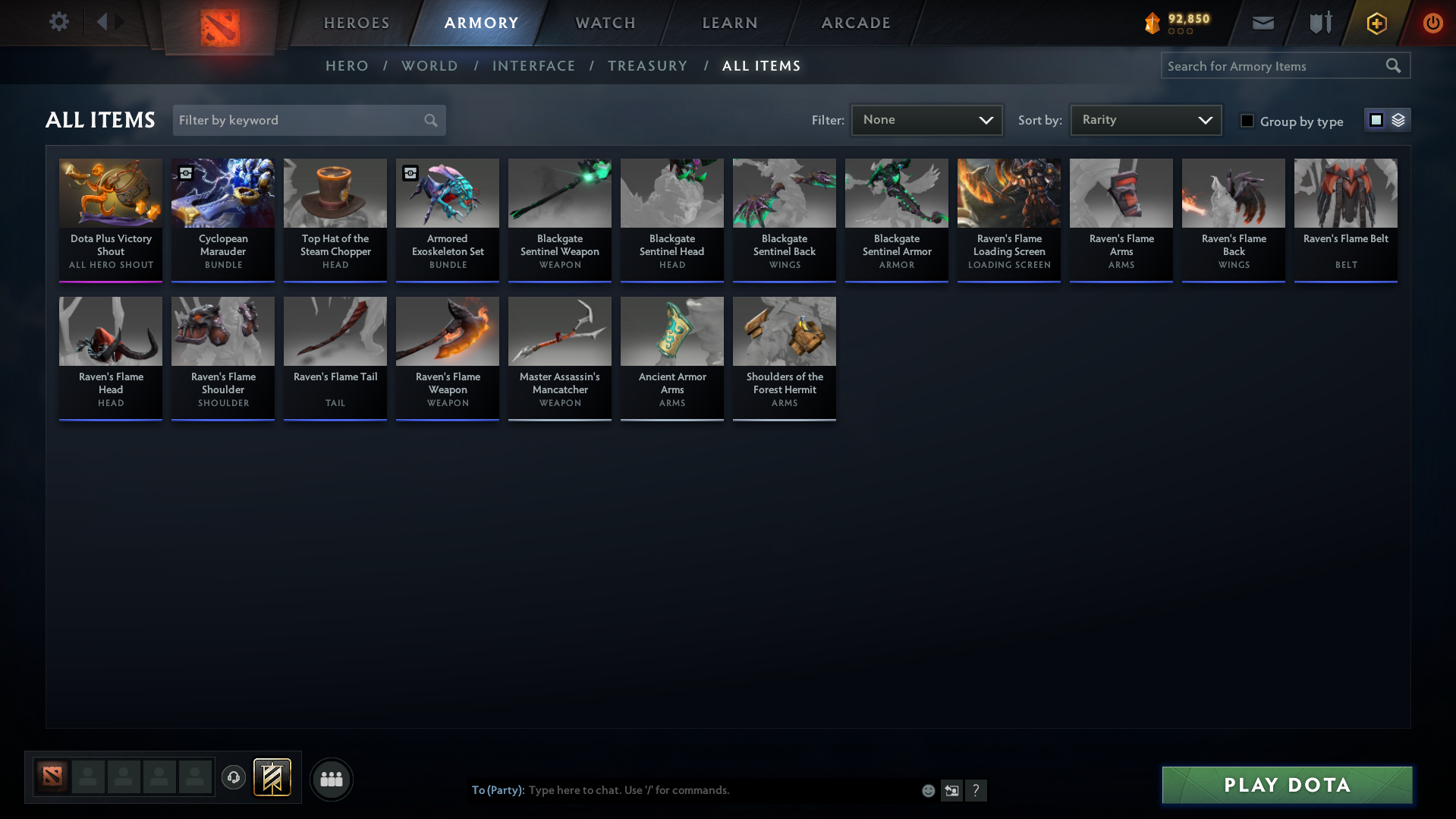
Task: Click the PLAY DOTA button
Action: pyautogui.click(x=1285, y=785)
